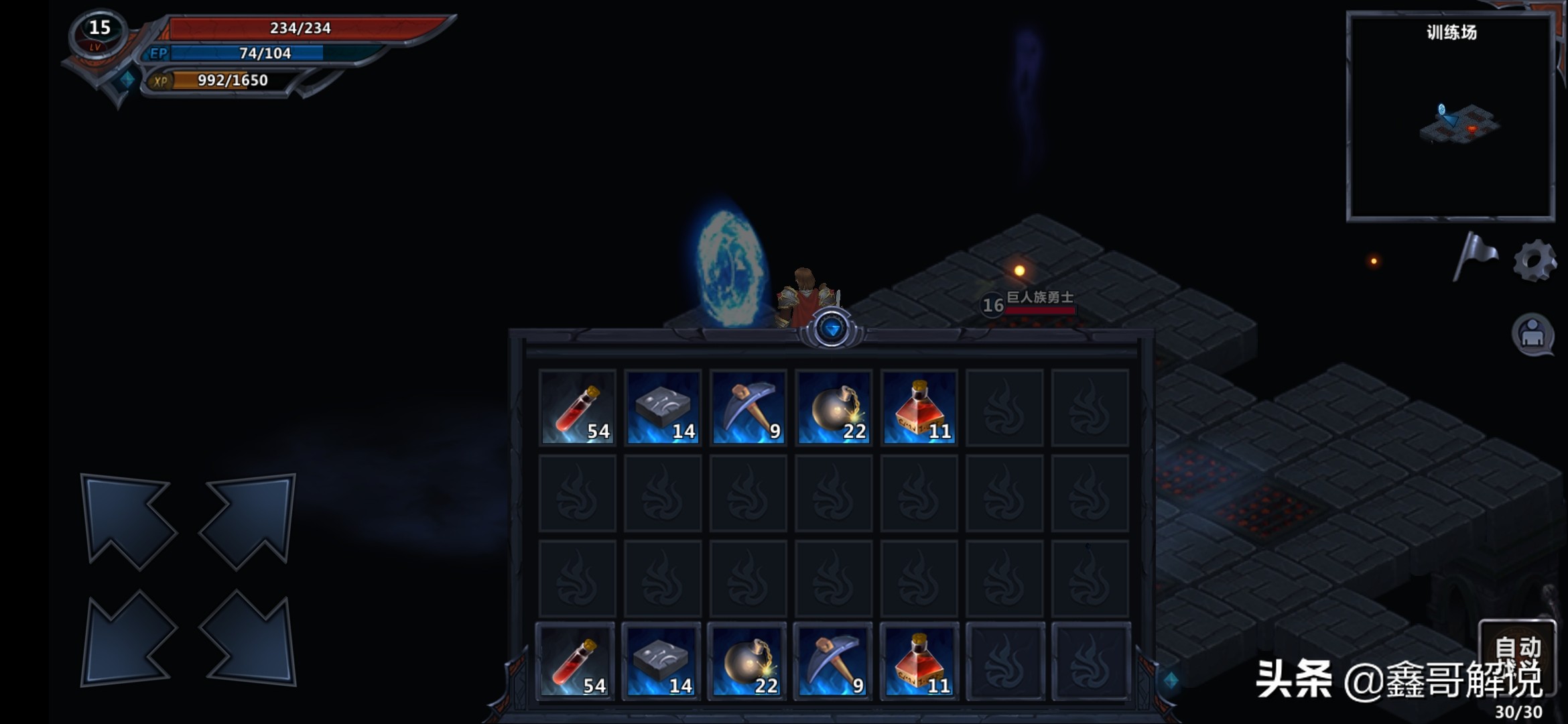Select the red vial in the inventory grid
Viewport: 1568px width, 724px height.
pos(578,408)
